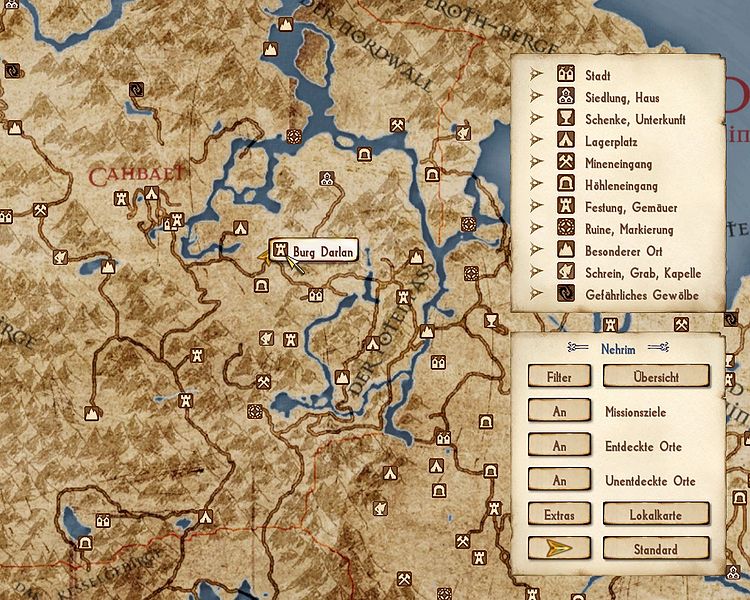Click the yellow arrow button
This screenshot has width=750, height=600.
[560, 549]
